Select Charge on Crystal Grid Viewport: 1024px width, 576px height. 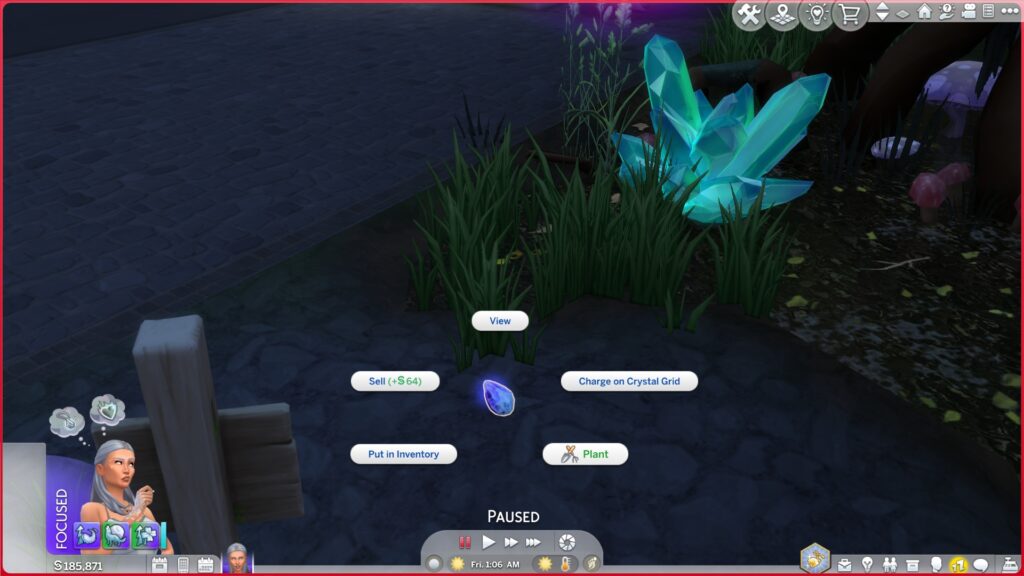(629, 381)
